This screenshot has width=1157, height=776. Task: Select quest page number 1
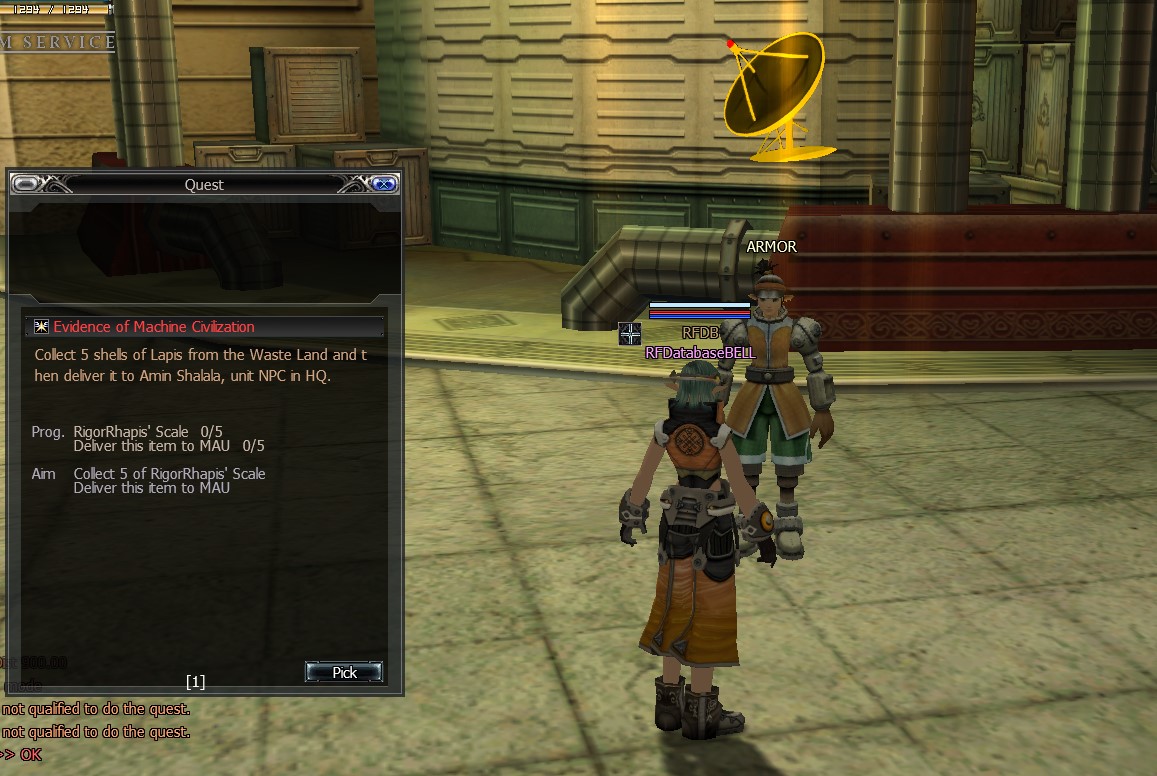coord(195,682)
